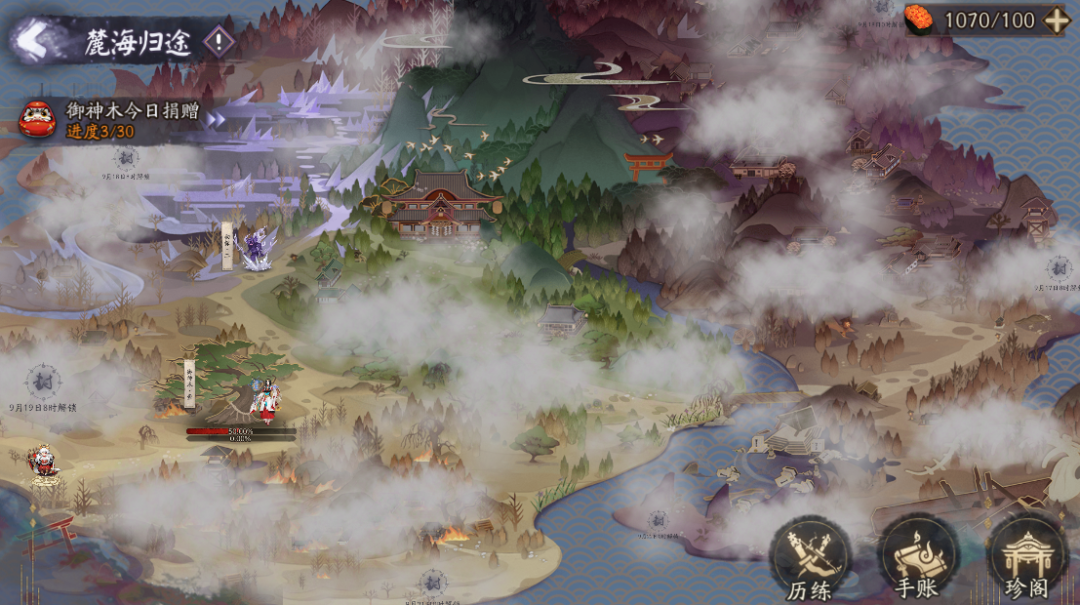Image resolution: width=1080 pixels, height=605 pixels.
Task: Select the purple demon stage marker
Action: (256, 247)
